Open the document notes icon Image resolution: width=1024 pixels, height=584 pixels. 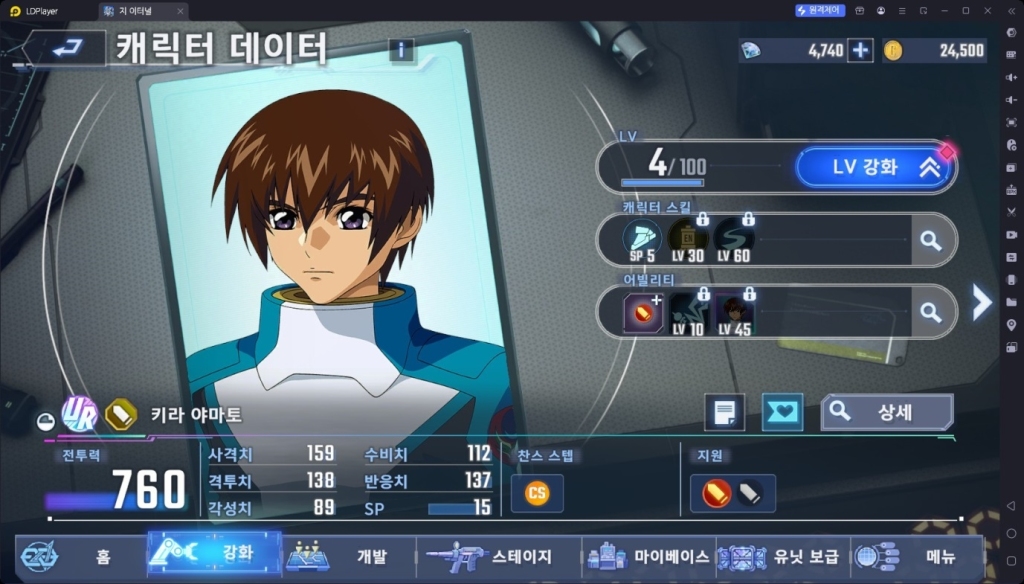coord(724,411)
